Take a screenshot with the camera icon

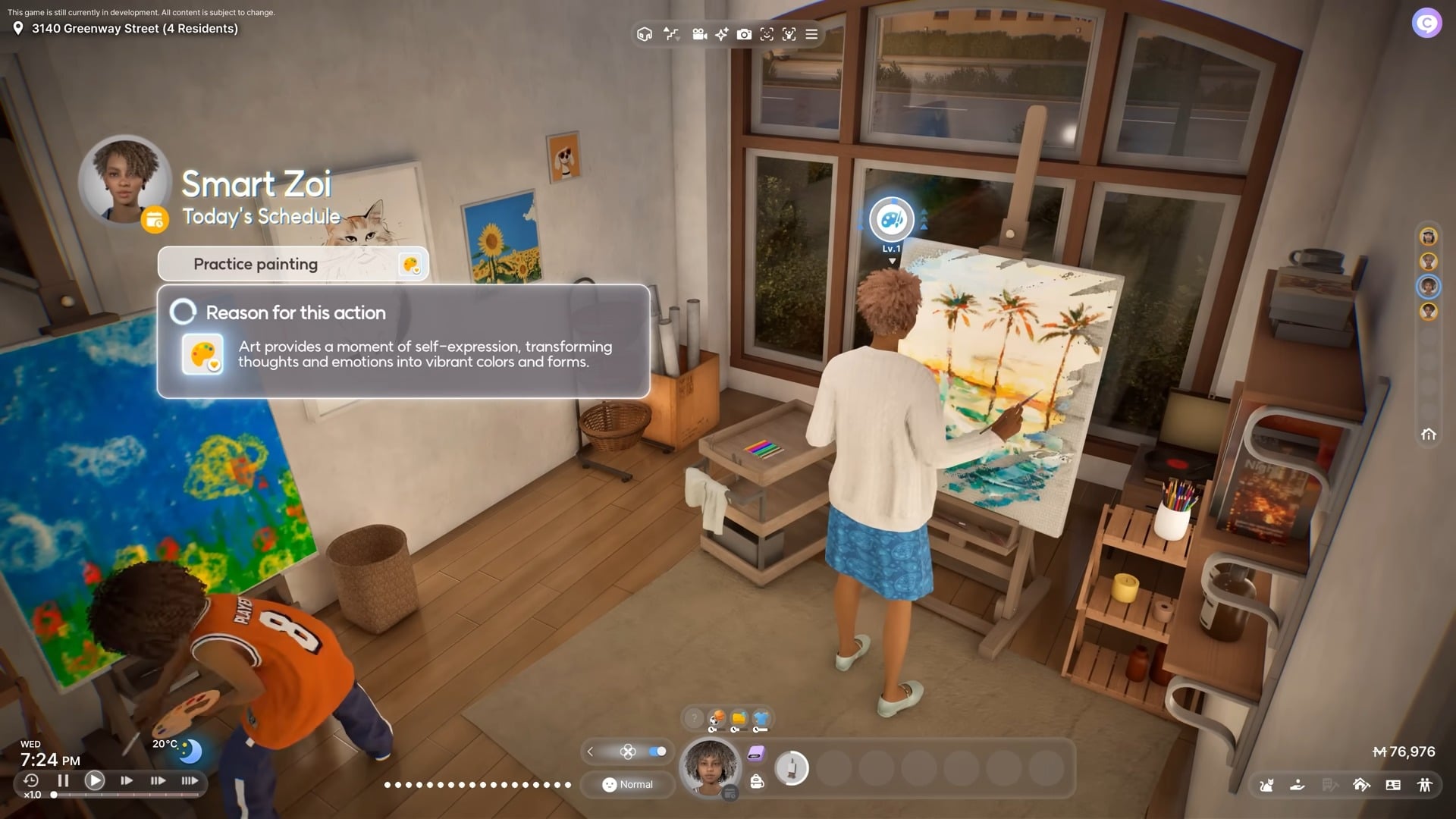pyautogui.click(x=744, y=35)
